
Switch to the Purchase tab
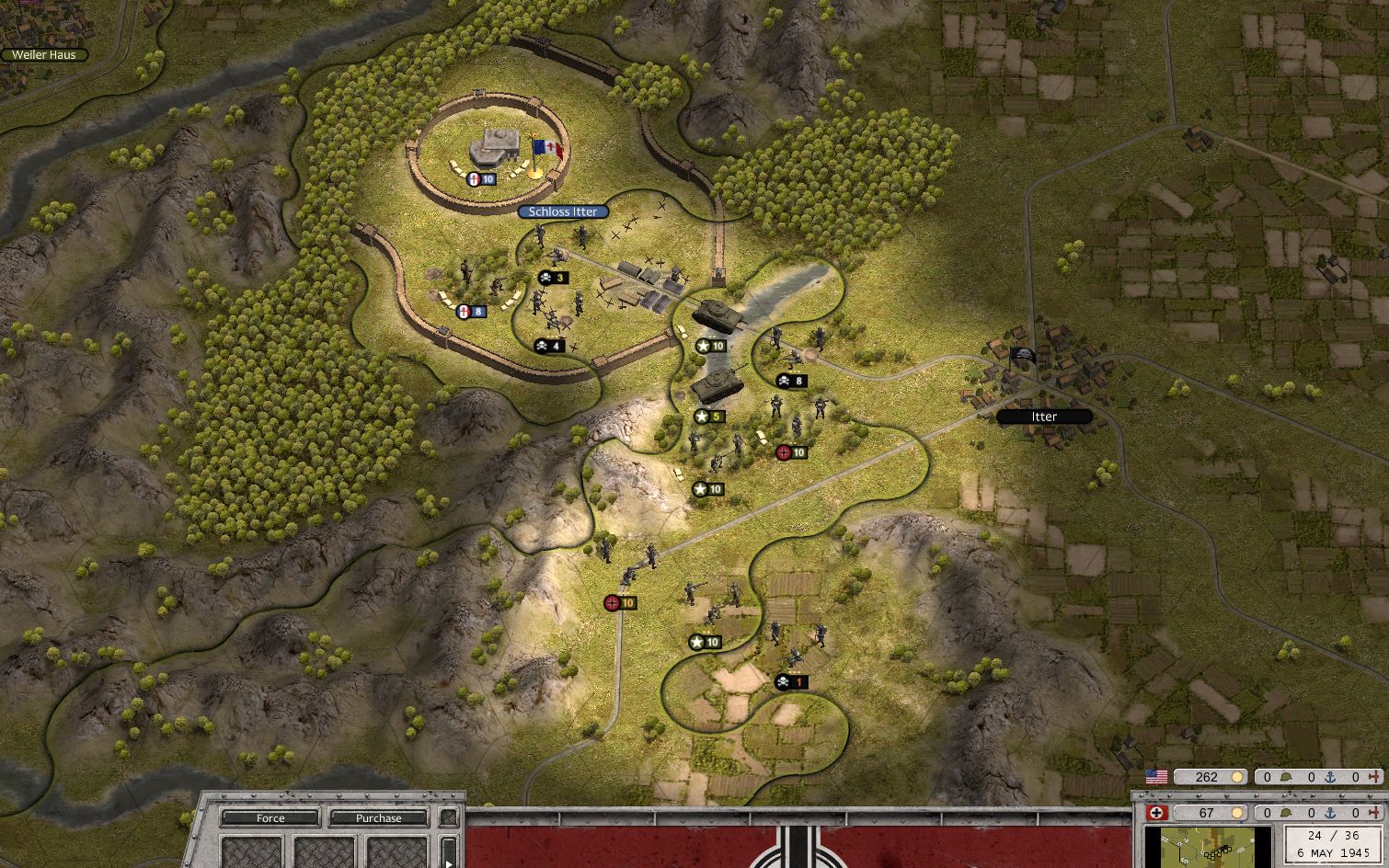click(378, 817)
